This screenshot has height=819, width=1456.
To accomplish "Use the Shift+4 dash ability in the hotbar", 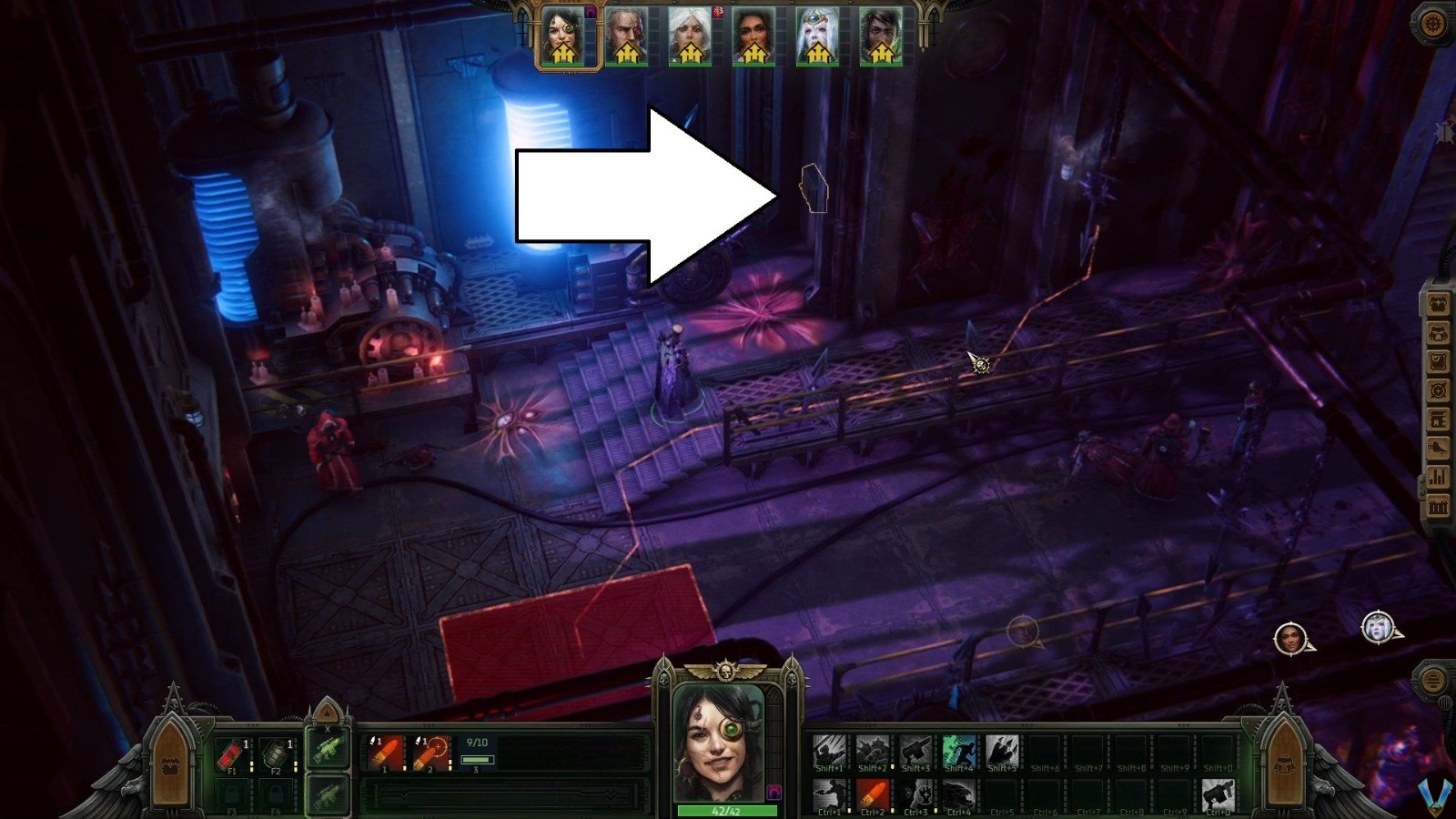I will (x=958, y=751).
